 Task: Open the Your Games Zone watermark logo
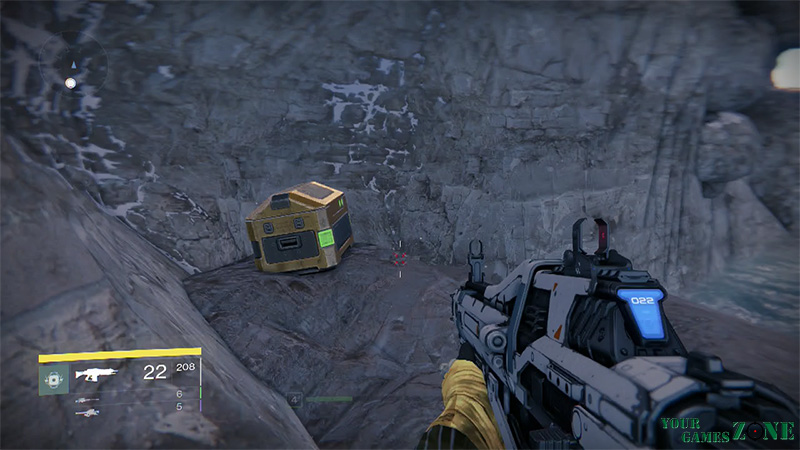(x=727, y=430)
